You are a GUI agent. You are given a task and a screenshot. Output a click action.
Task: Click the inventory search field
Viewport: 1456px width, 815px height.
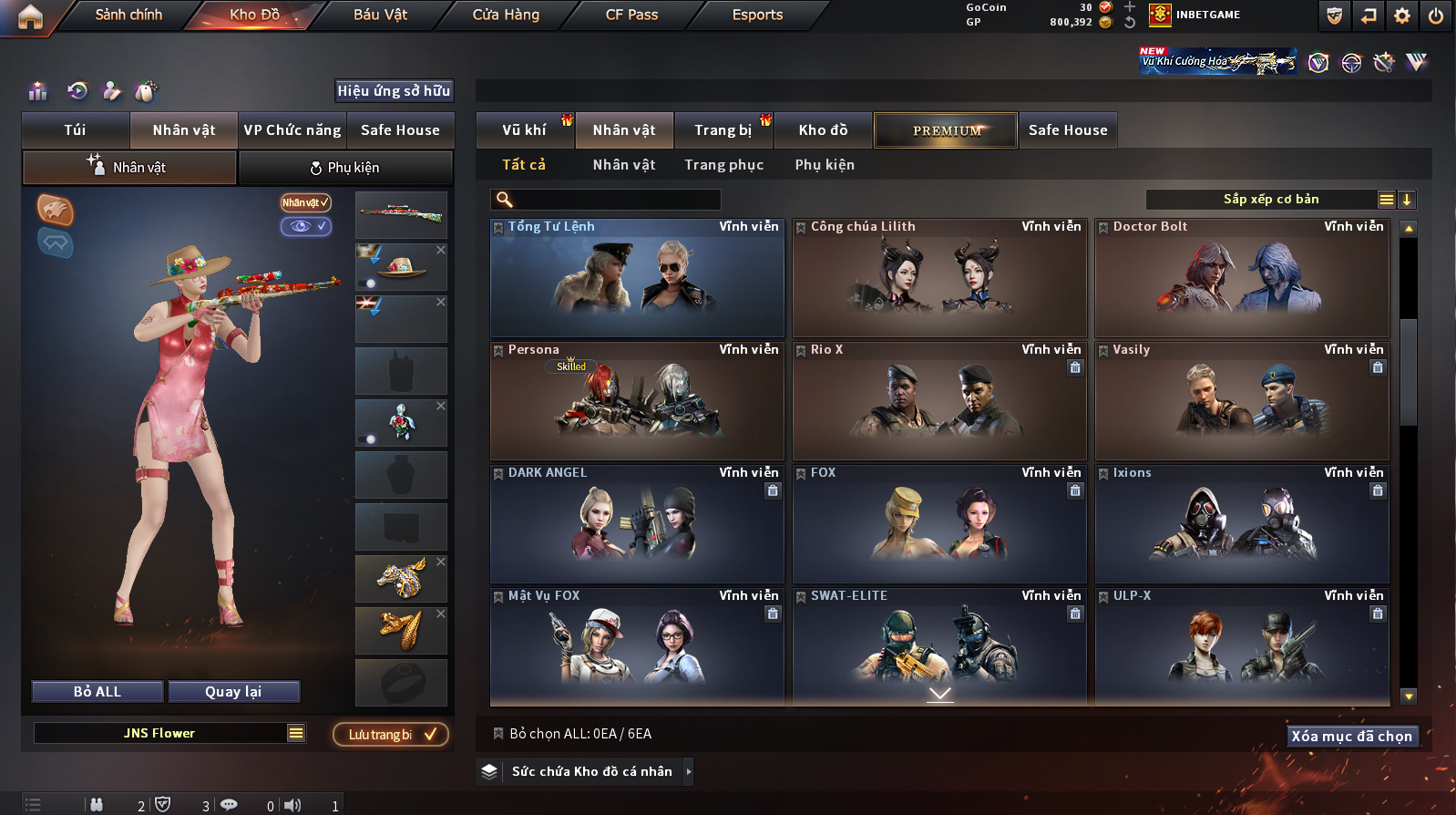click(x=615, y=200)
